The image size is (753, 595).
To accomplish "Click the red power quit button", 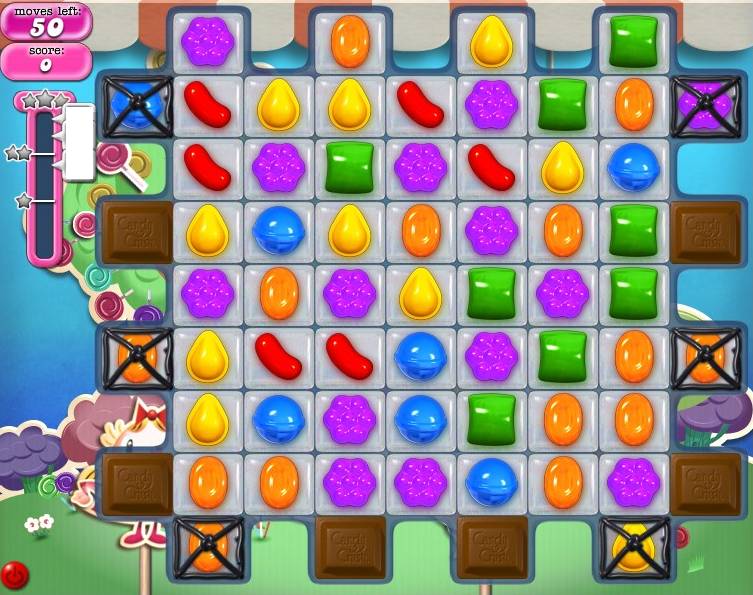I will pos(14,575).
